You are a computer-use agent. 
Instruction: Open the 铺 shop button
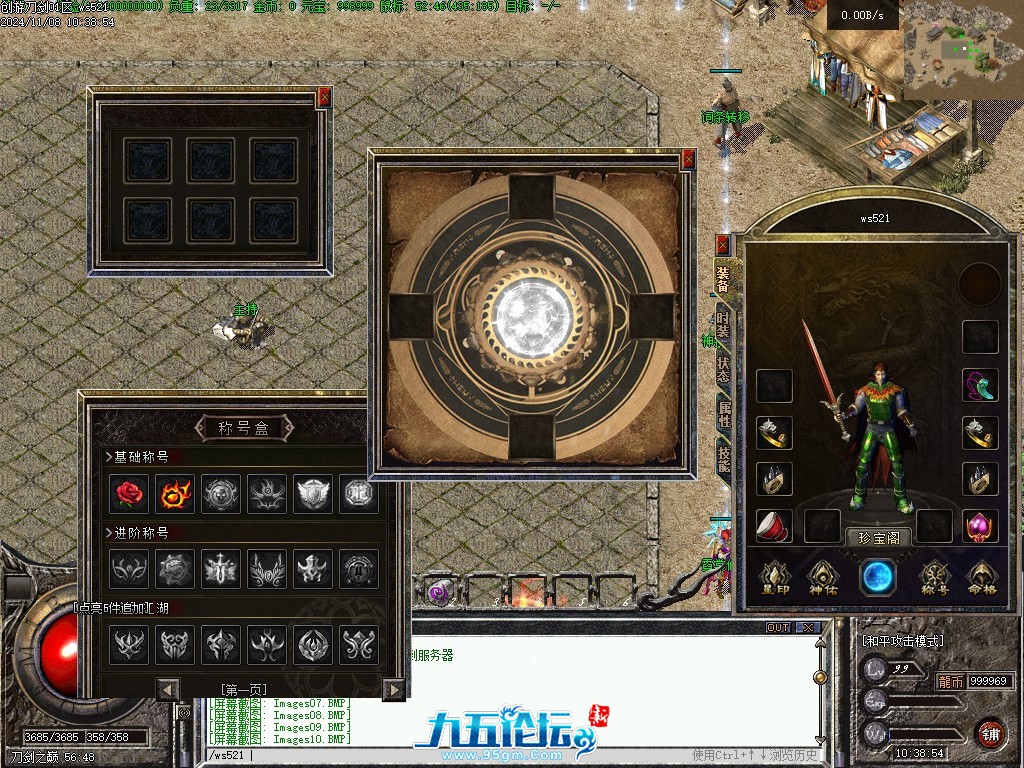coord(990,733)
